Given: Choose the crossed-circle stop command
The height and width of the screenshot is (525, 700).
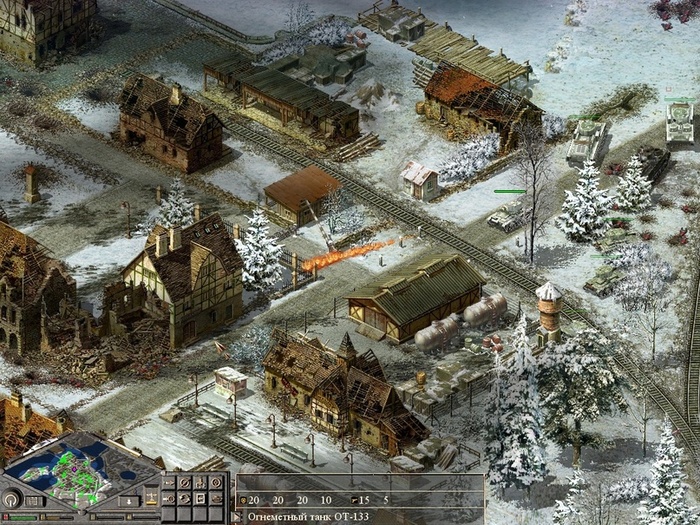Looking at the screenshot, I should 184,483.
